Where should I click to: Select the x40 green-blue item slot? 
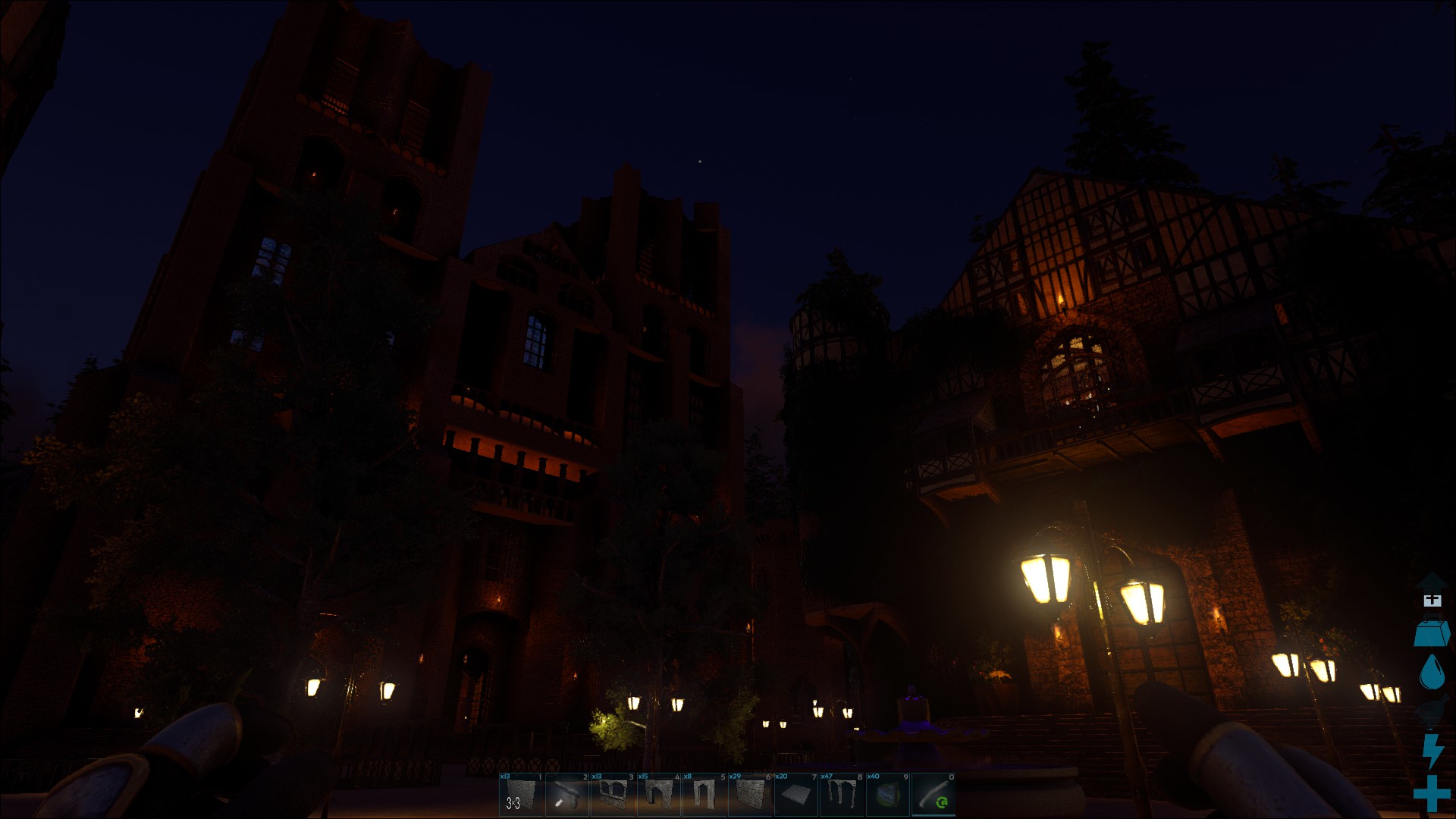click(887, 795)
